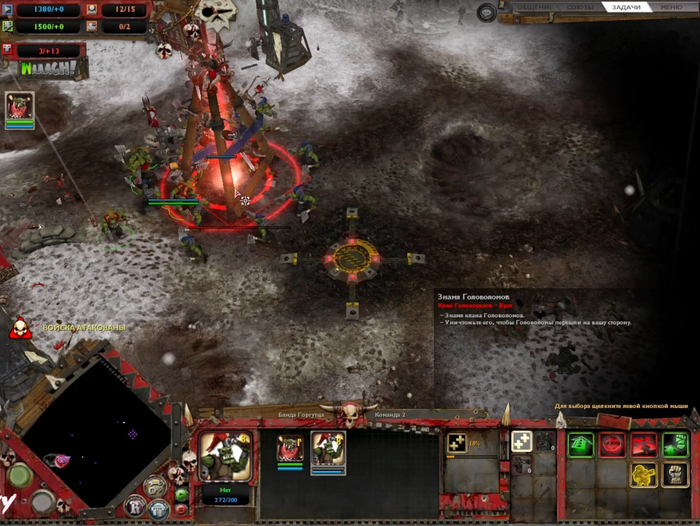
Task: Select the white fist melee icon
Action: click(673, 474)
